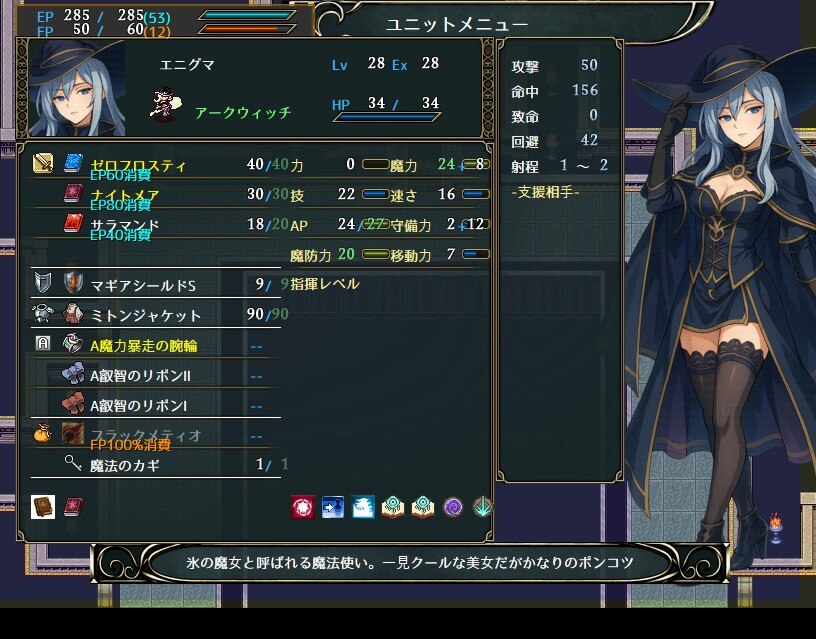Screen dimensions: 816x639
Task: Choose the ブラックメテオ item row
Action: click(x=146, y=435)
